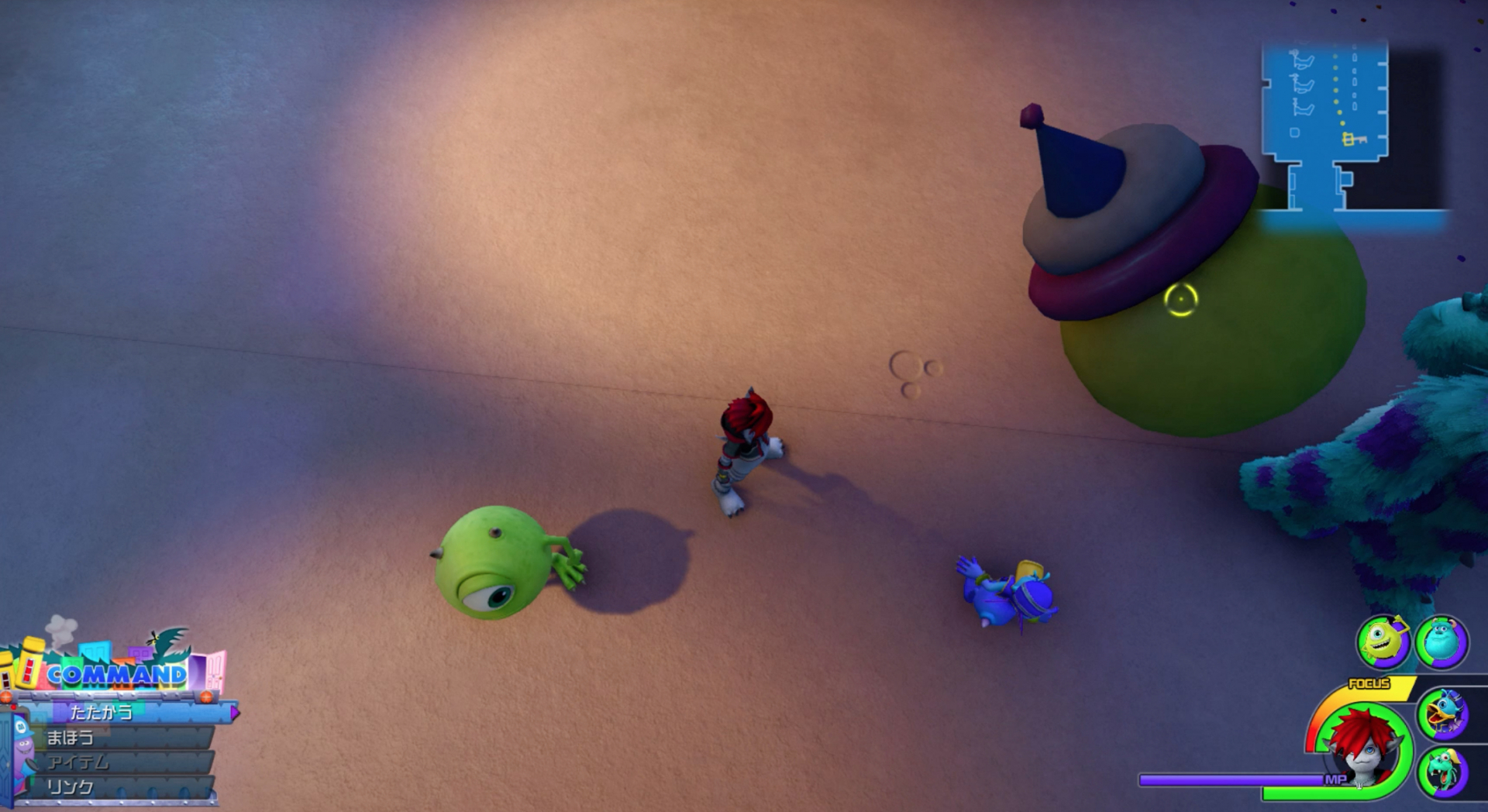
Task: Click the COMMAND banner title
Action: pos(116,674)
